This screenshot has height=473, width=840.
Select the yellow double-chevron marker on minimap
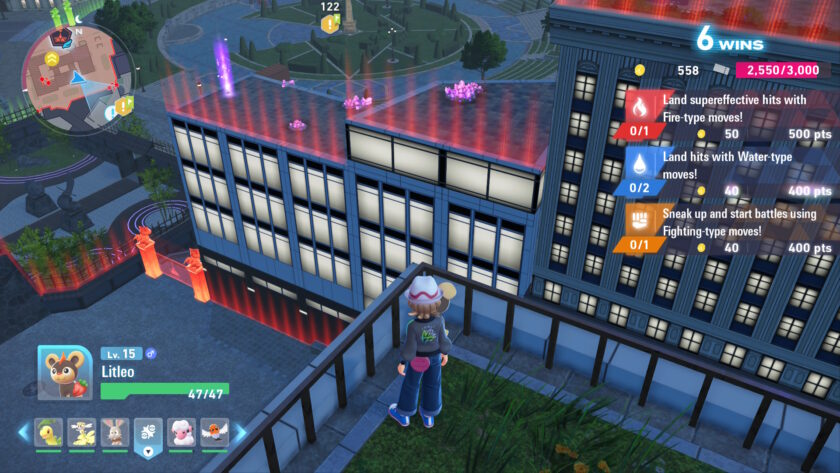click(x=51, y=60)
